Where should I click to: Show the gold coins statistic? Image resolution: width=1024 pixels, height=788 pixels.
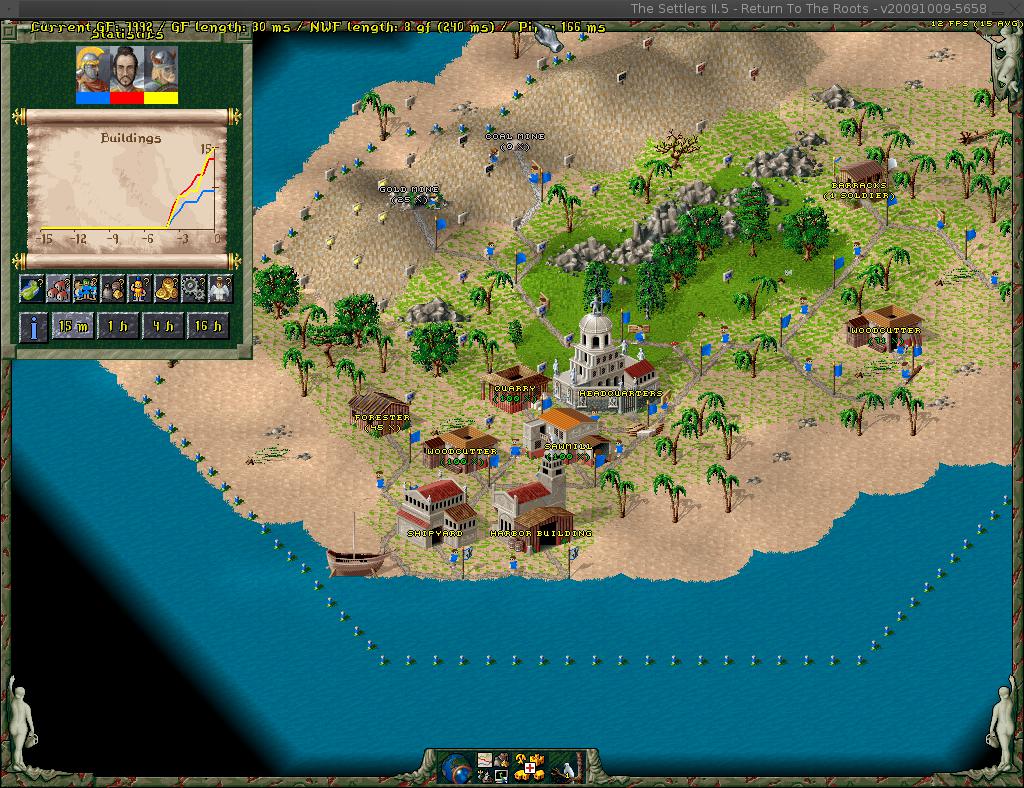pyautogui.click(x=166, y=289)
